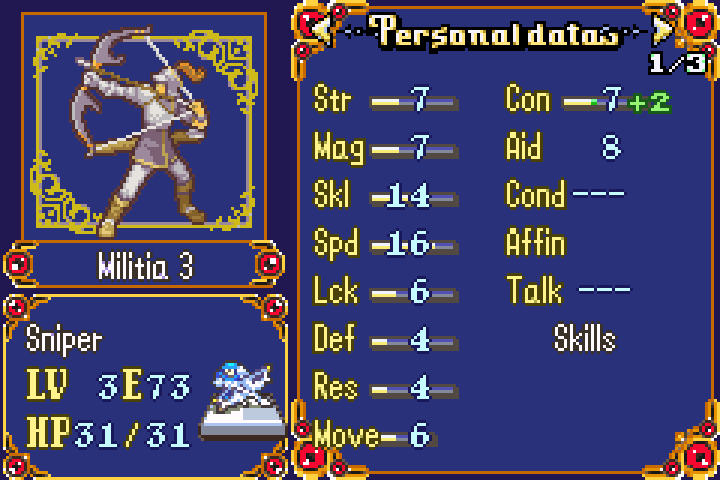The height and width of the screenshot is (480, 720).
Task: Choose the Def stat row
Action: [385, 339]
